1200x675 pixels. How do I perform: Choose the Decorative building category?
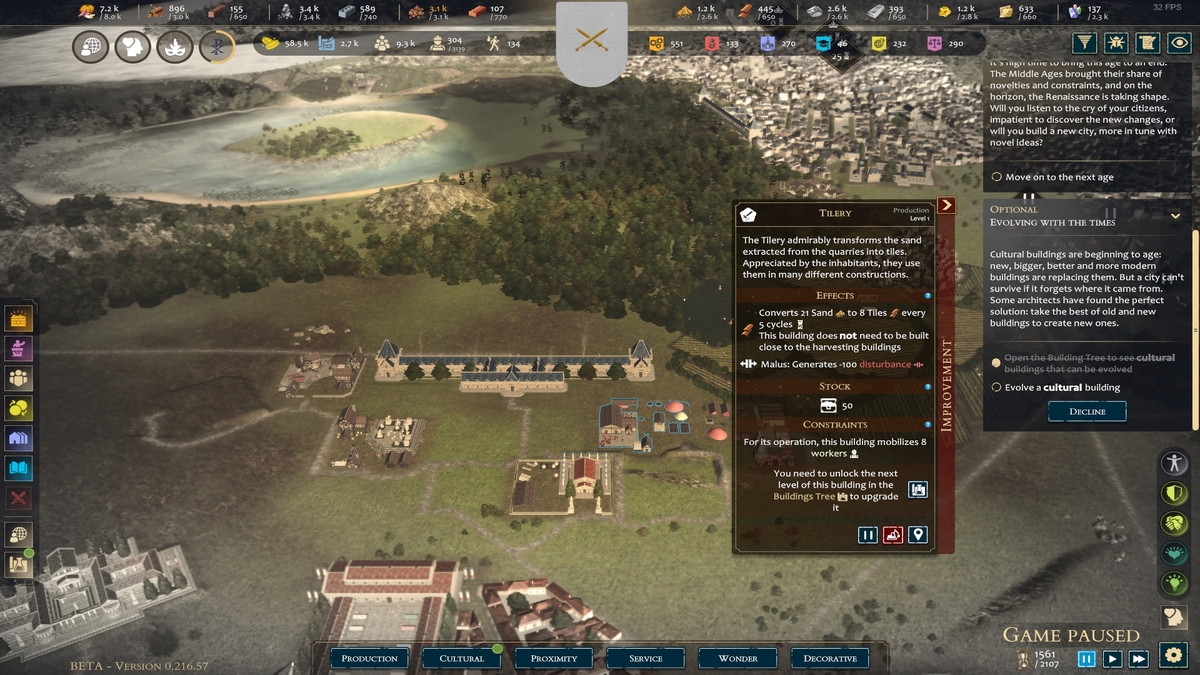coord(830,658)
